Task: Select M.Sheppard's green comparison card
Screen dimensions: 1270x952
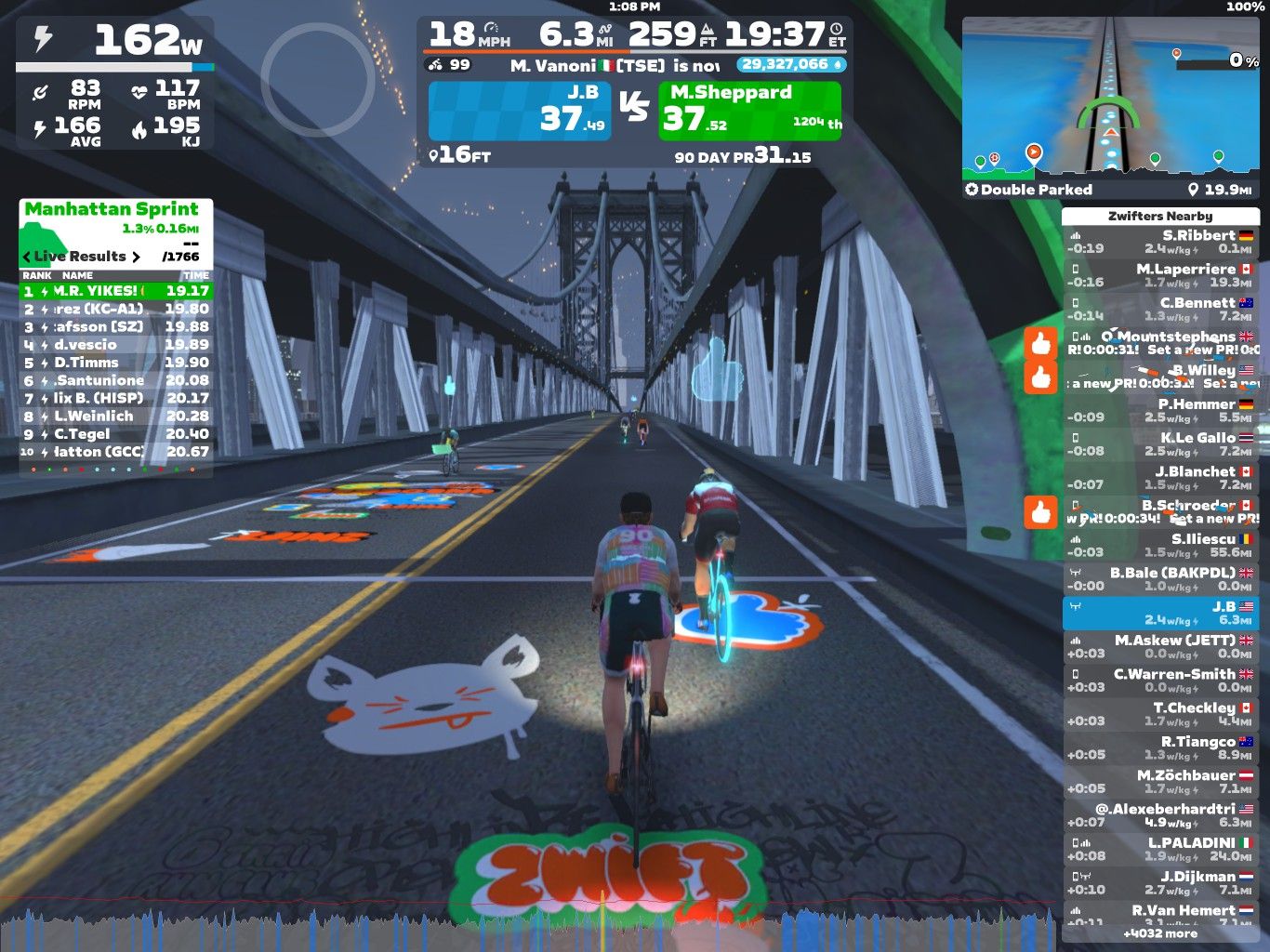Action: [749, 108]
